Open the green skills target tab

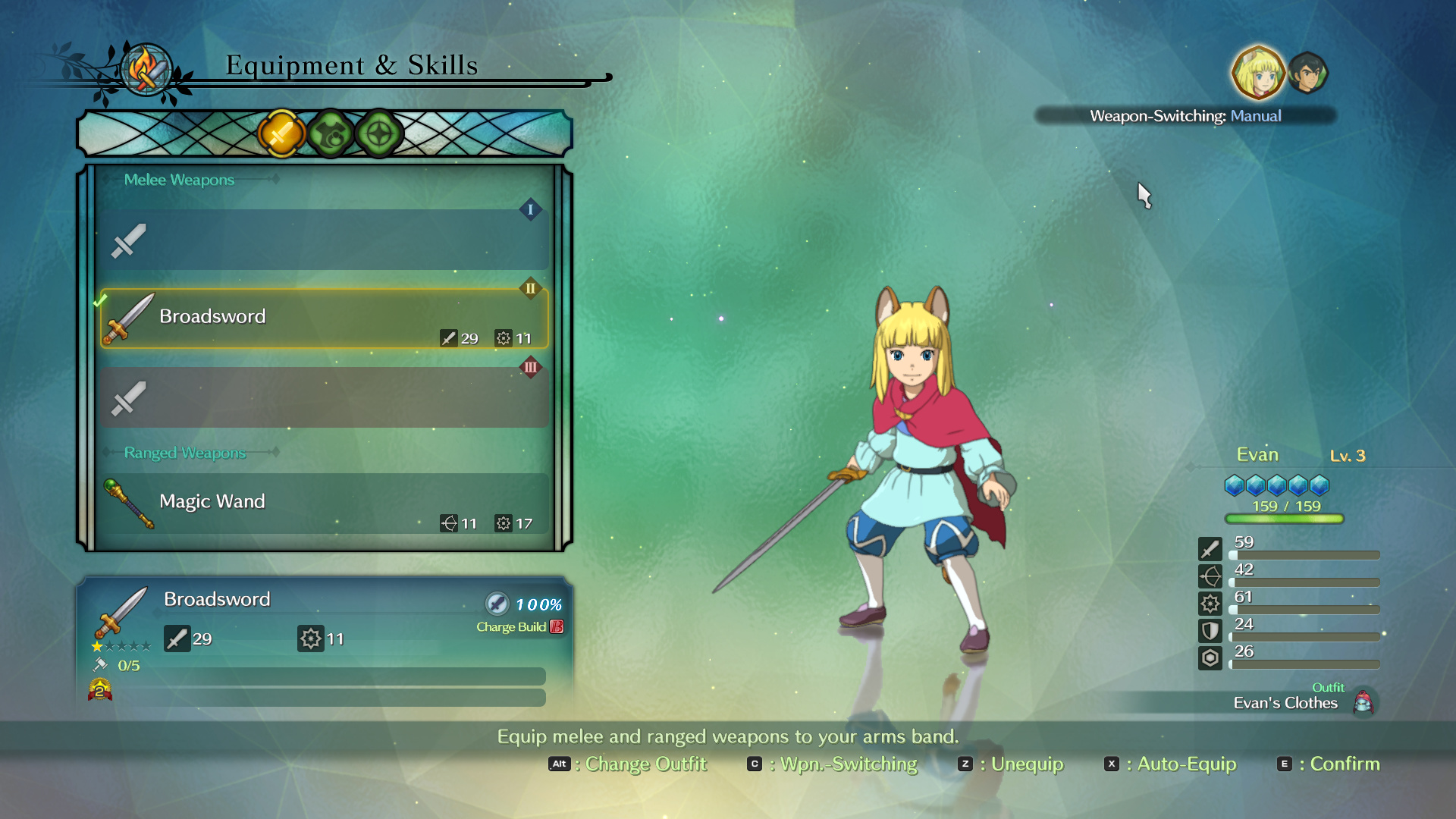pos(379,134)
